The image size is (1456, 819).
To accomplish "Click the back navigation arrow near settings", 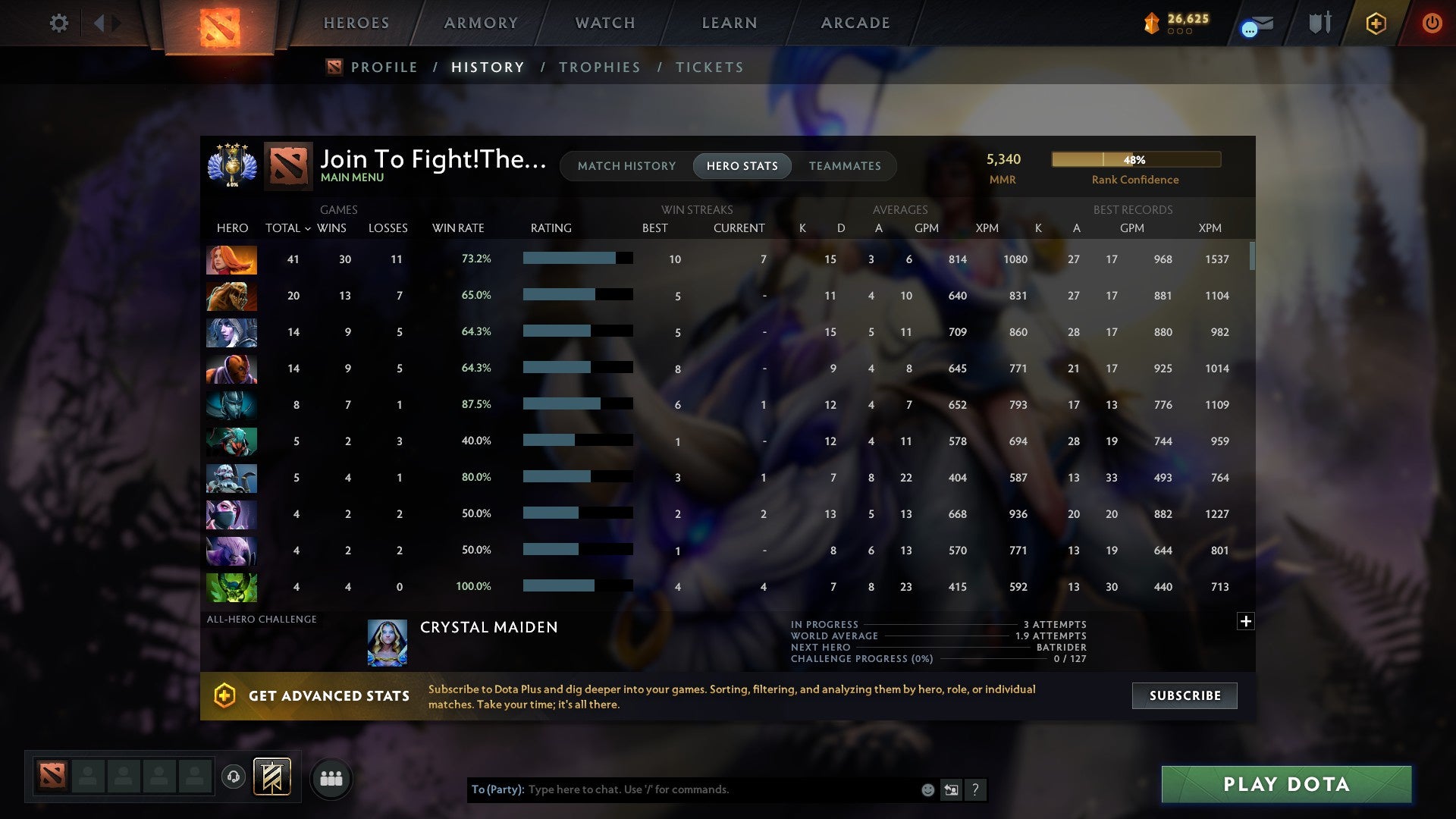I will 99,23.
